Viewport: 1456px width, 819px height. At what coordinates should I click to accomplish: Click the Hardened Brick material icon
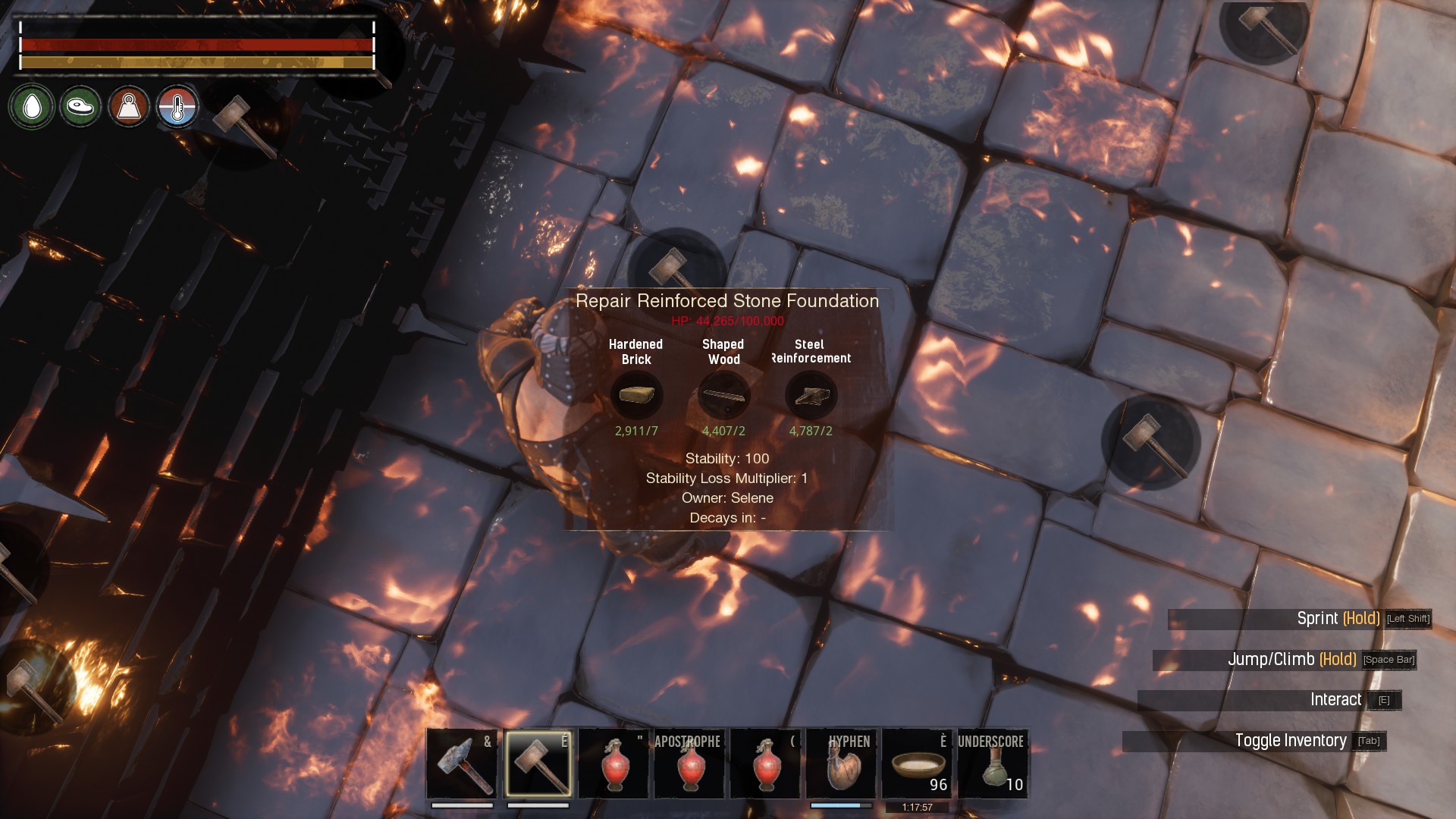(636, 395)
